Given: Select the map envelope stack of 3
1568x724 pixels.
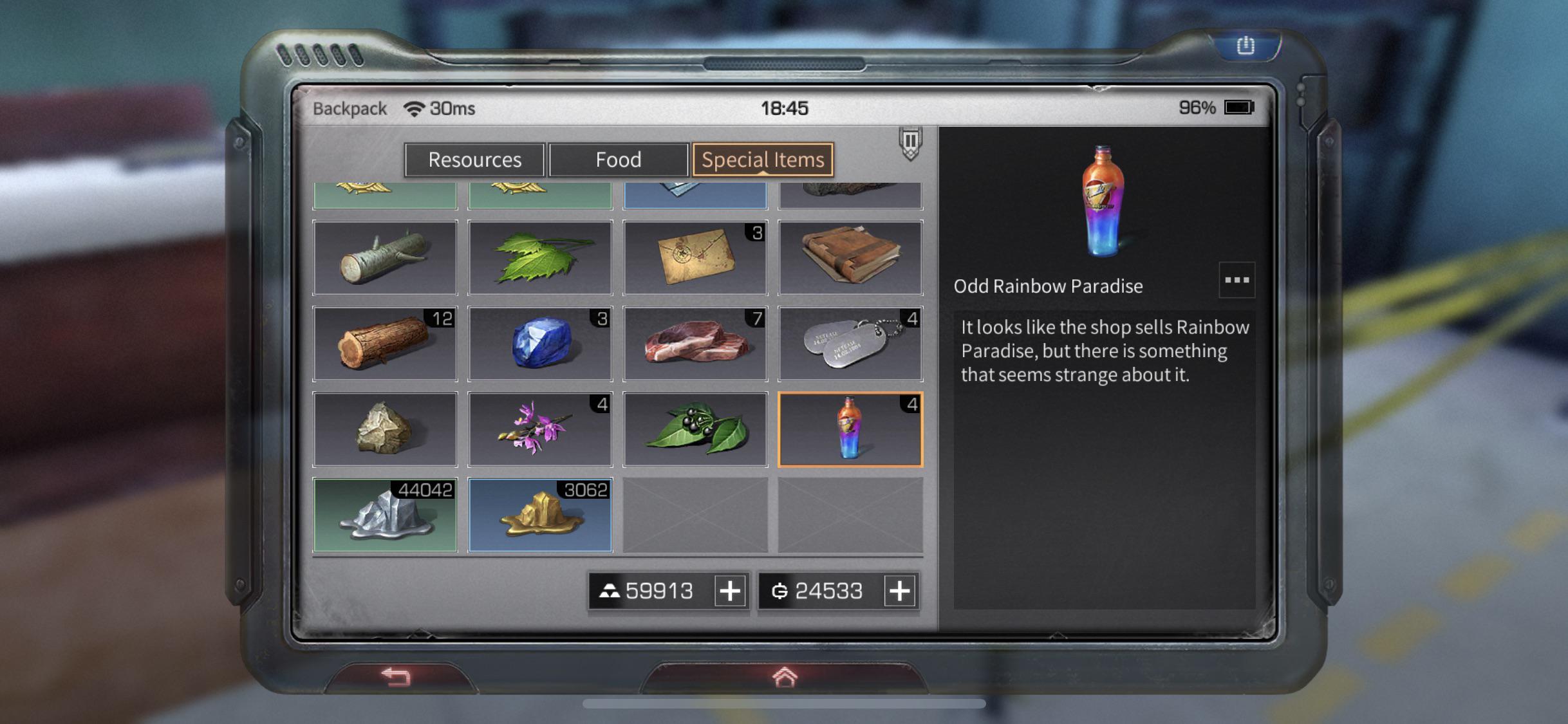Looking at the screenshot, I should pos(696,257).
